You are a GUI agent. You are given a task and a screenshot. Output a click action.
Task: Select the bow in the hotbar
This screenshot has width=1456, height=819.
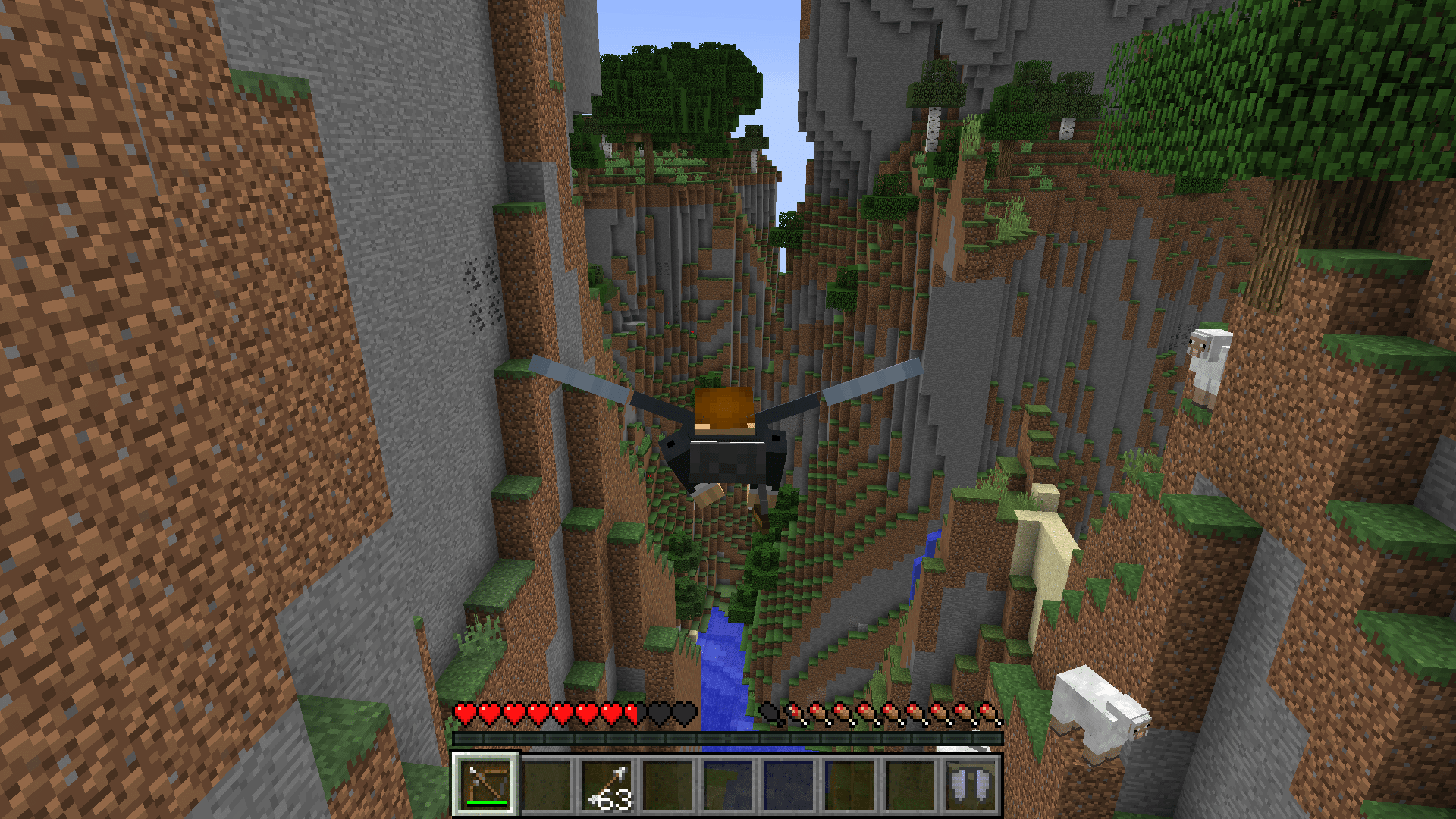click(x=485, y=784)
